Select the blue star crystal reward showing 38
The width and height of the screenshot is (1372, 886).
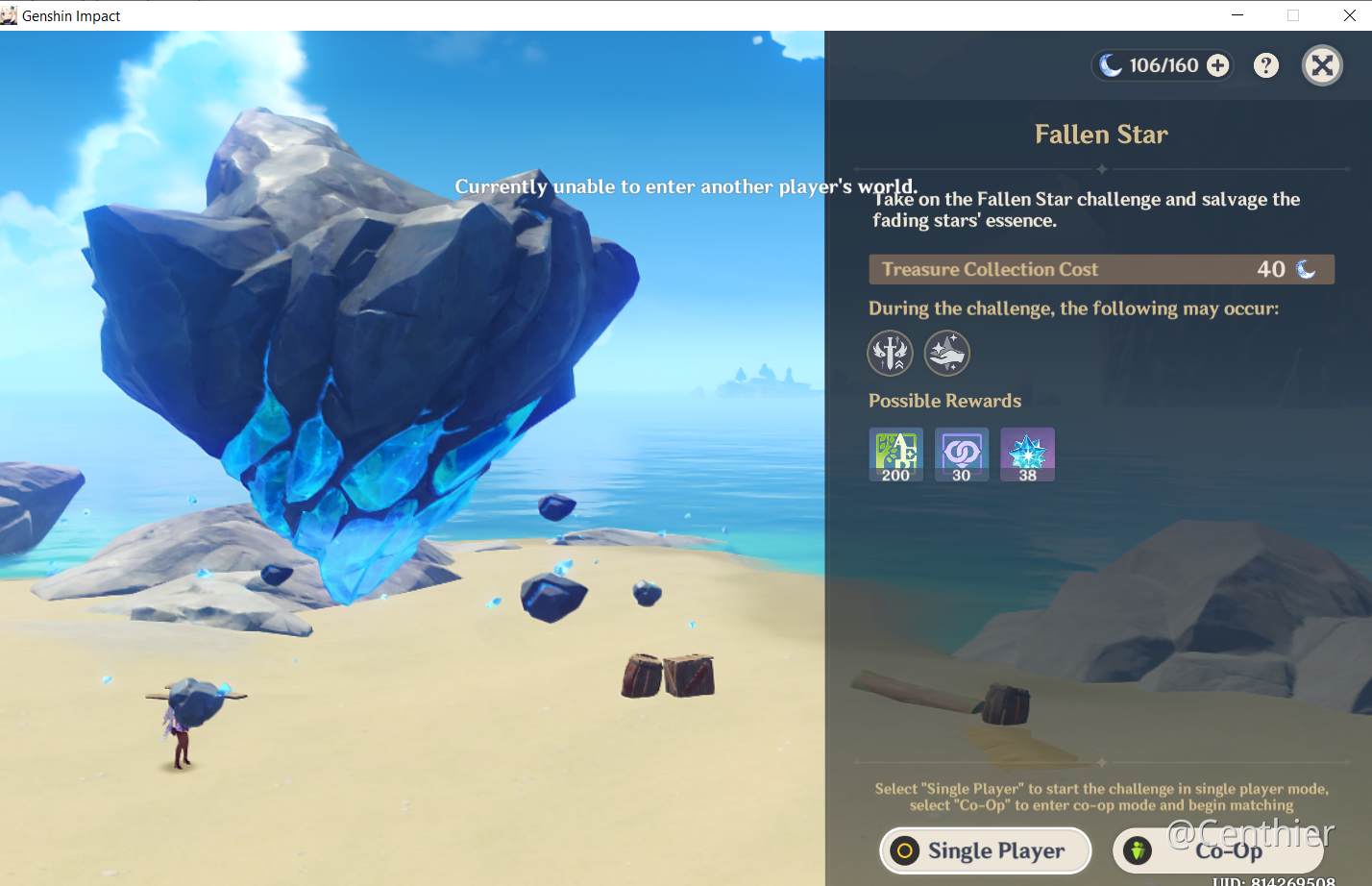[x=1027, y=454]
